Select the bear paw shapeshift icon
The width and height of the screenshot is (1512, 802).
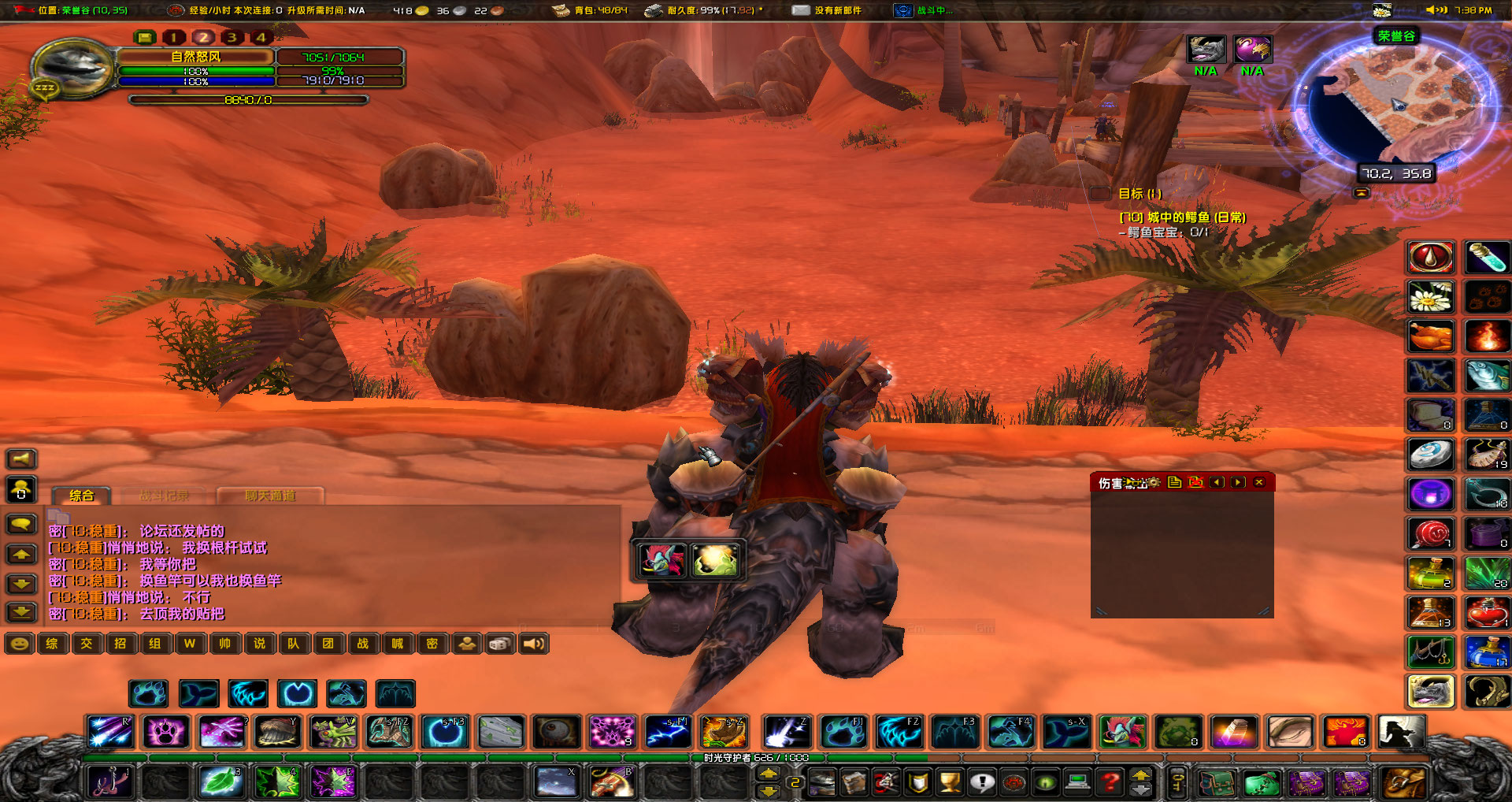coord(150,693)
